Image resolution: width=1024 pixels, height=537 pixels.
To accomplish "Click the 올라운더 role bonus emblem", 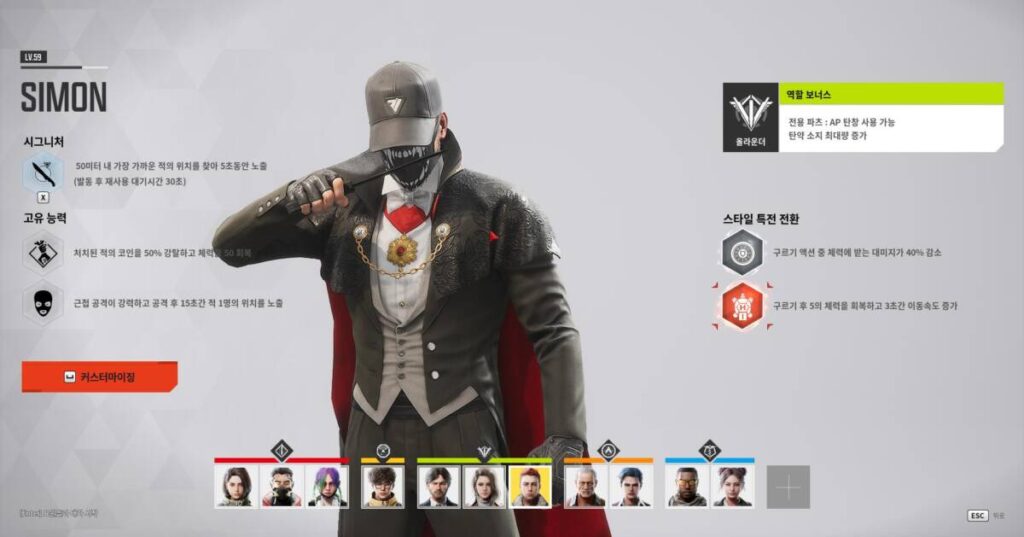I will 750,117.
